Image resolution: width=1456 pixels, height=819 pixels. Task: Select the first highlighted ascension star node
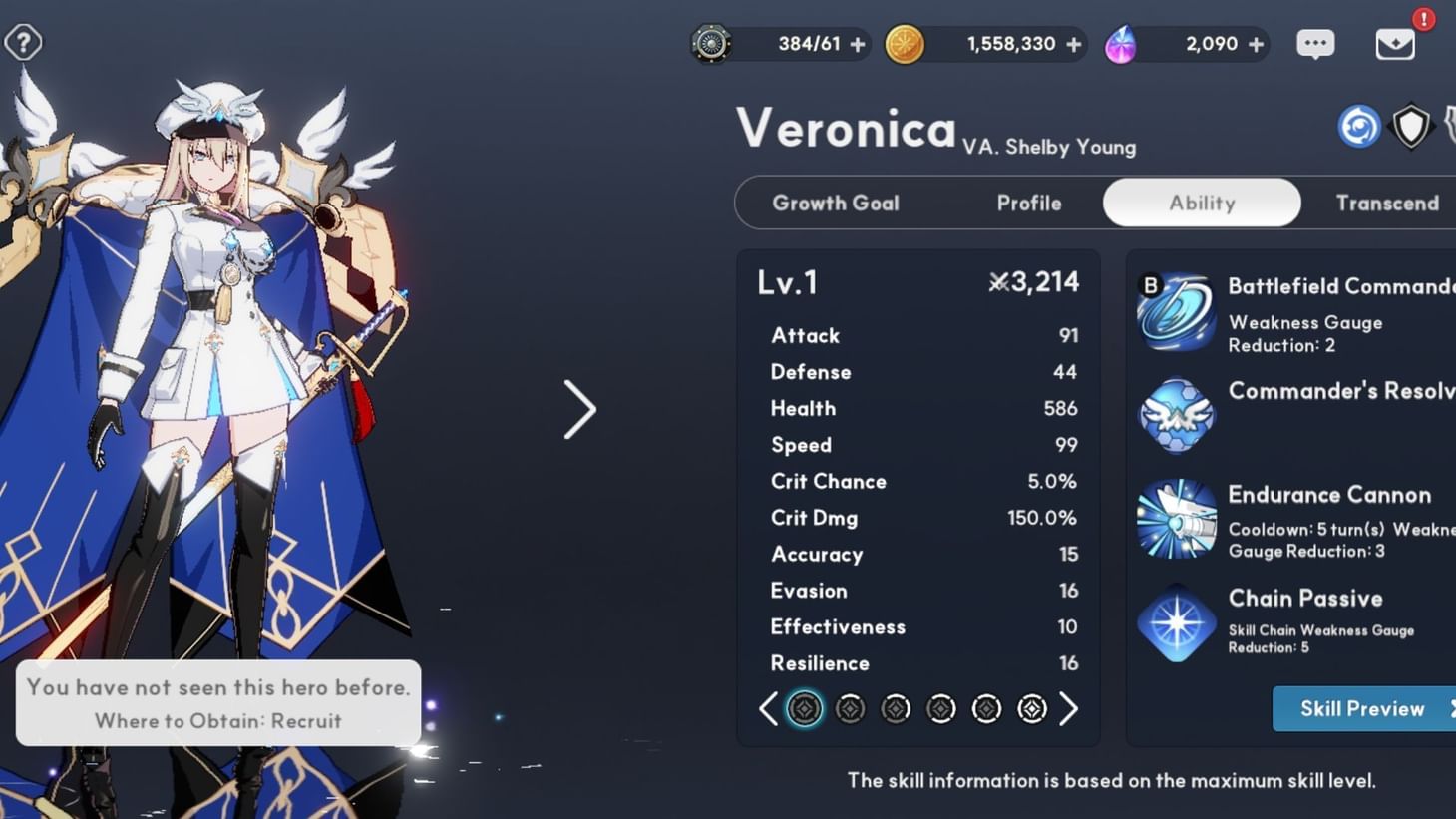pyautogui.click(x=804, y=708)
